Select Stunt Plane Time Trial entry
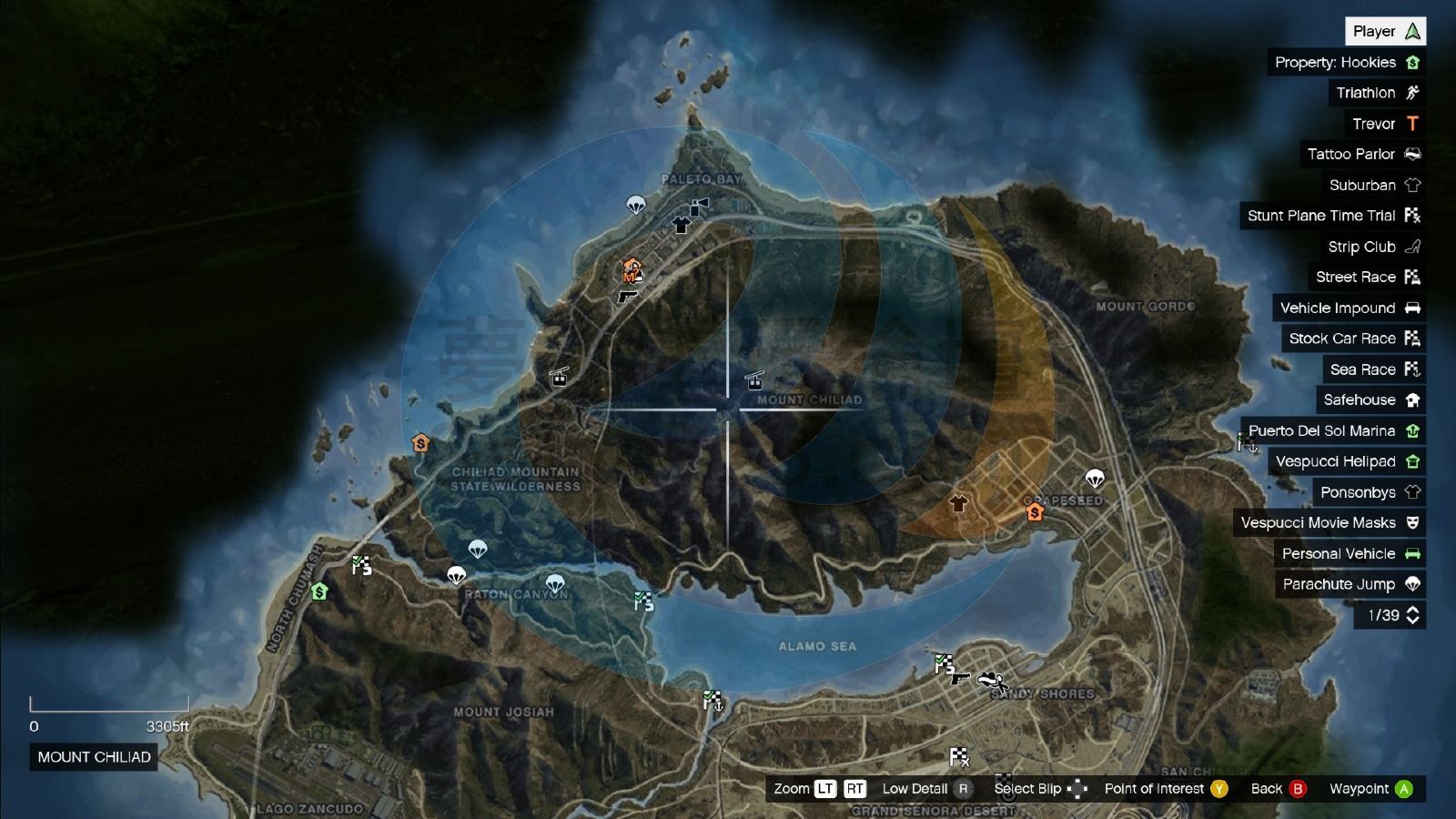 [1332, 216]
